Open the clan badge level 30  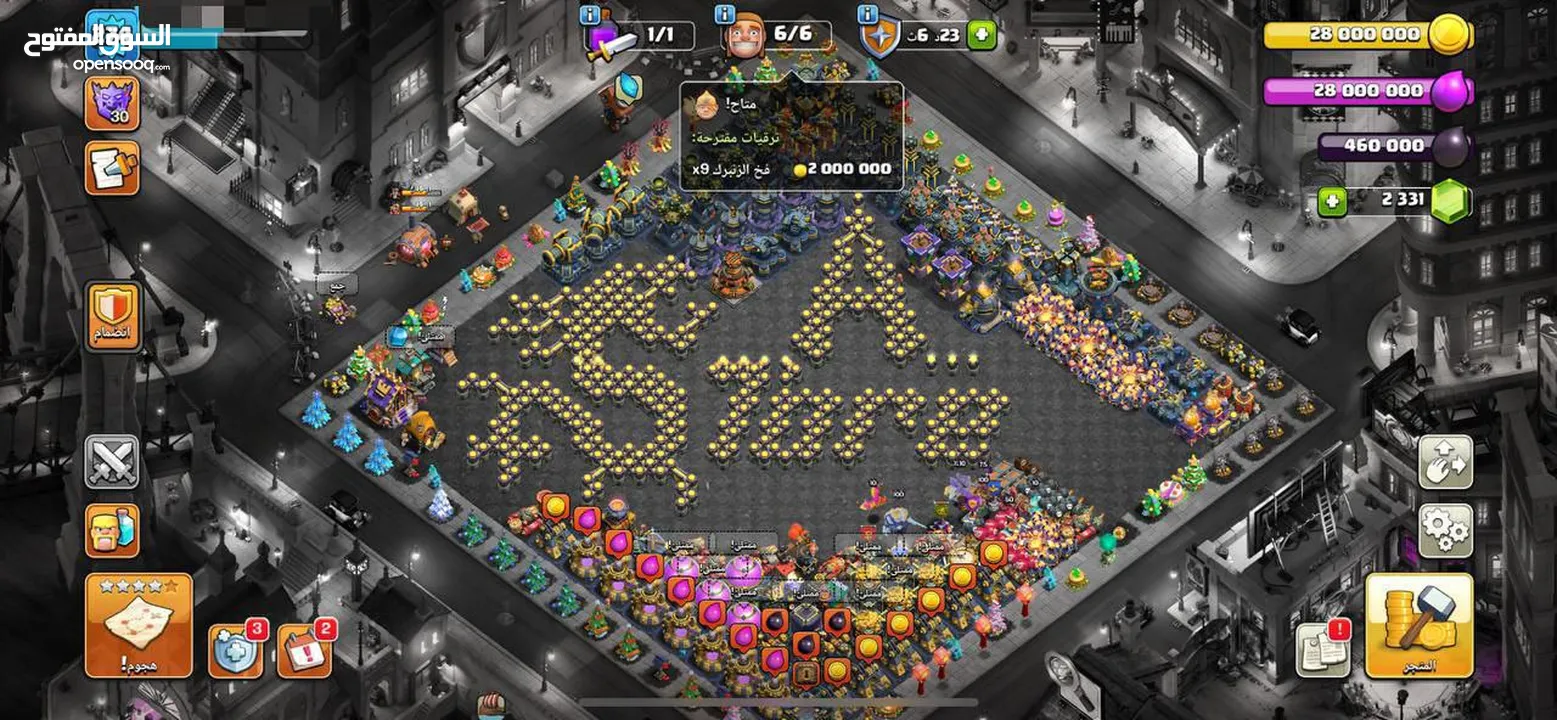click(x=112, y=103)
